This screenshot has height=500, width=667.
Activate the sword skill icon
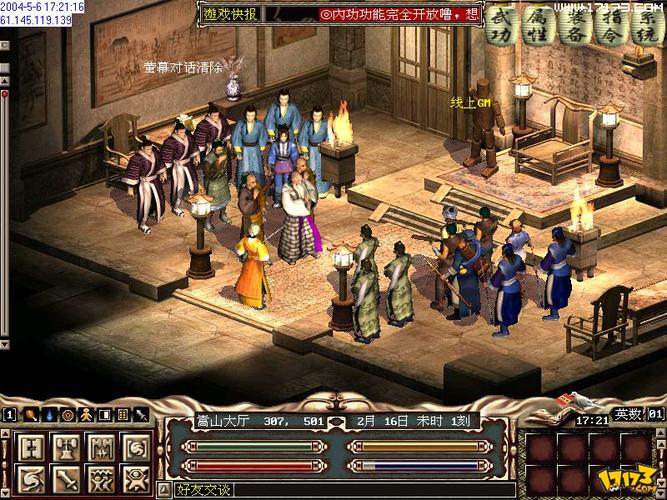pos(63,477)
